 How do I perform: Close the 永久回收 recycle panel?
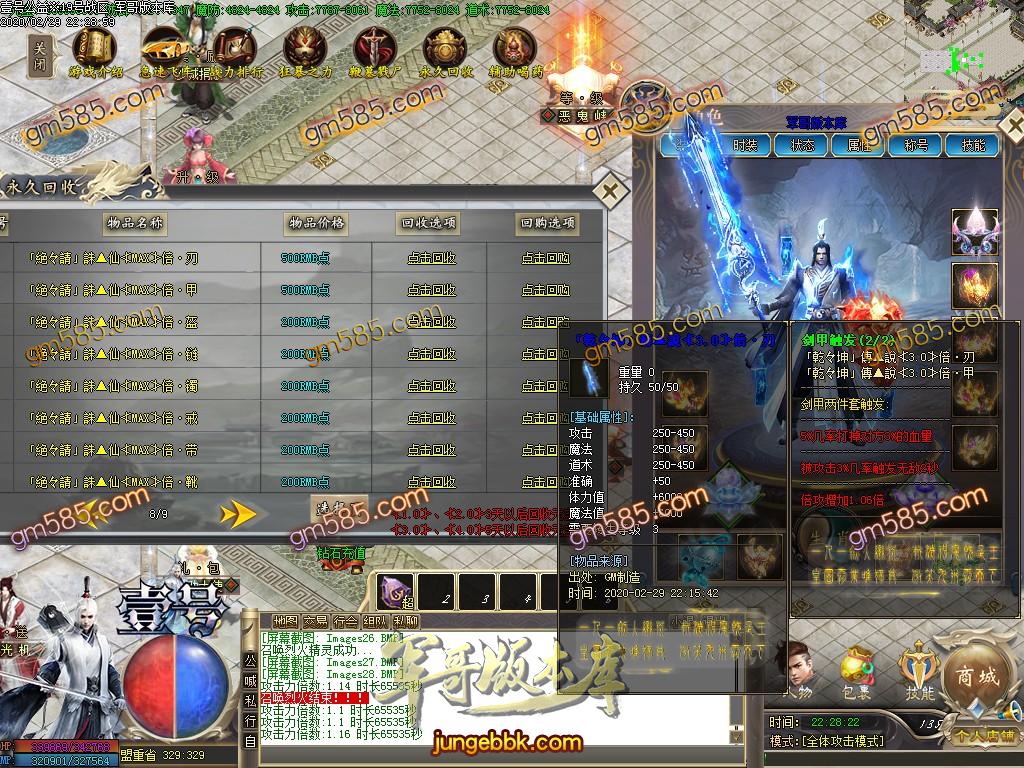click(x=608, y=190)
